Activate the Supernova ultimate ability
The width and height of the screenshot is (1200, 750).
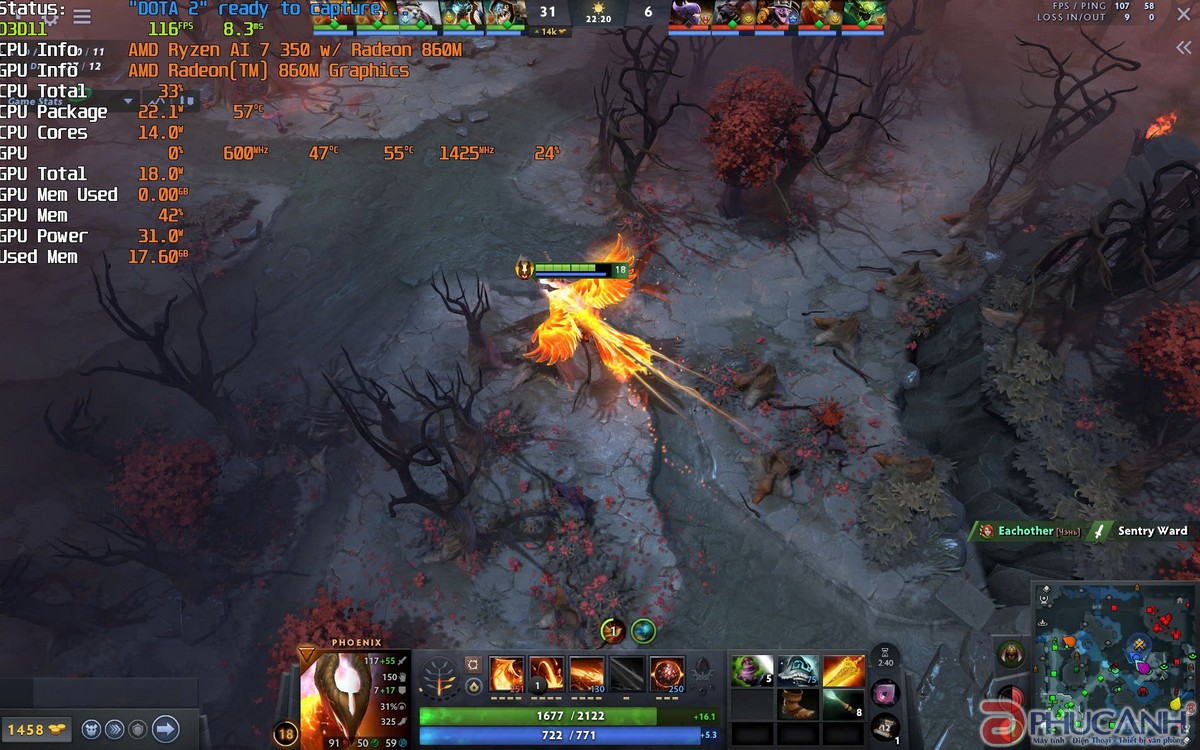click(667, 674)
